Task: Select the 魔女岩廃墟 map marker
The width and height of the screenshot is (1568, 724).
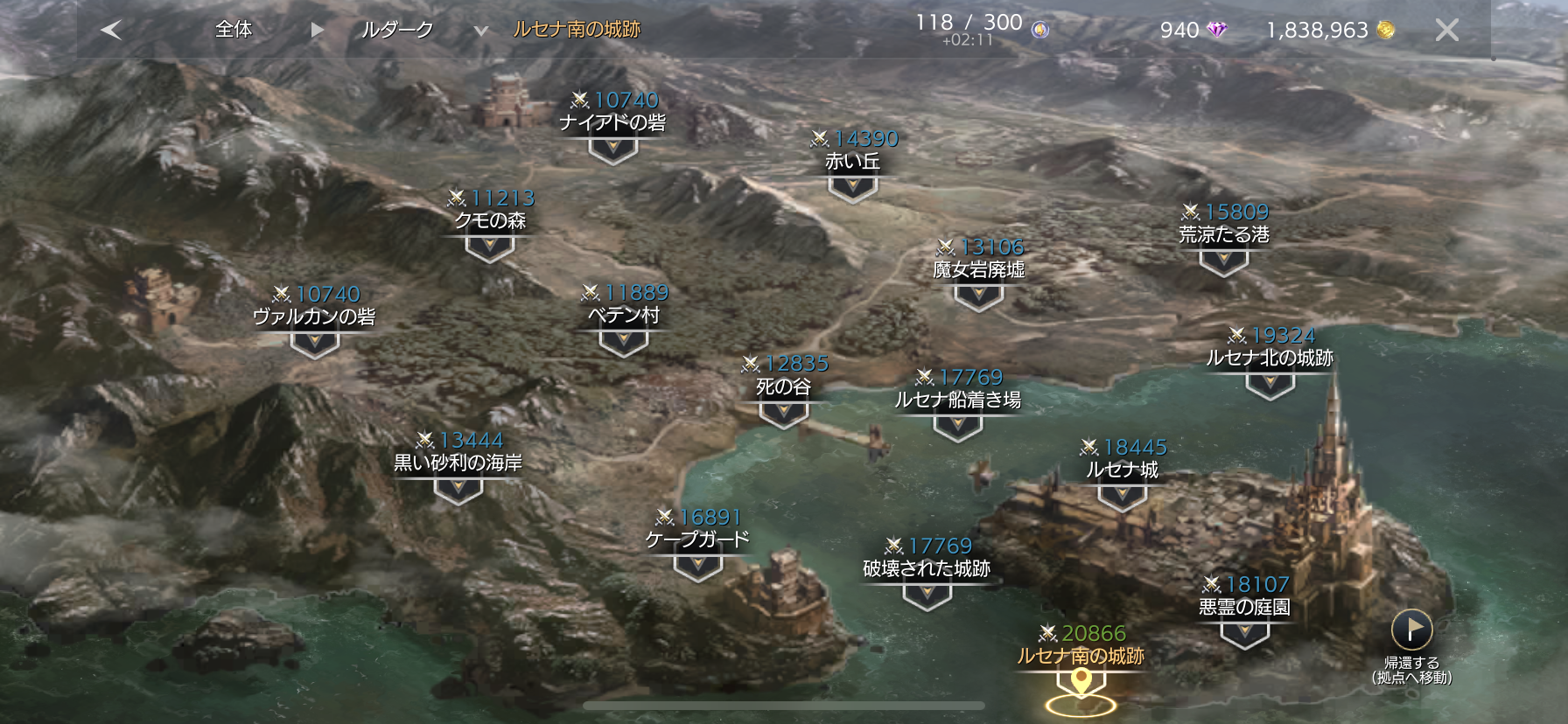Action: point(978,296)
